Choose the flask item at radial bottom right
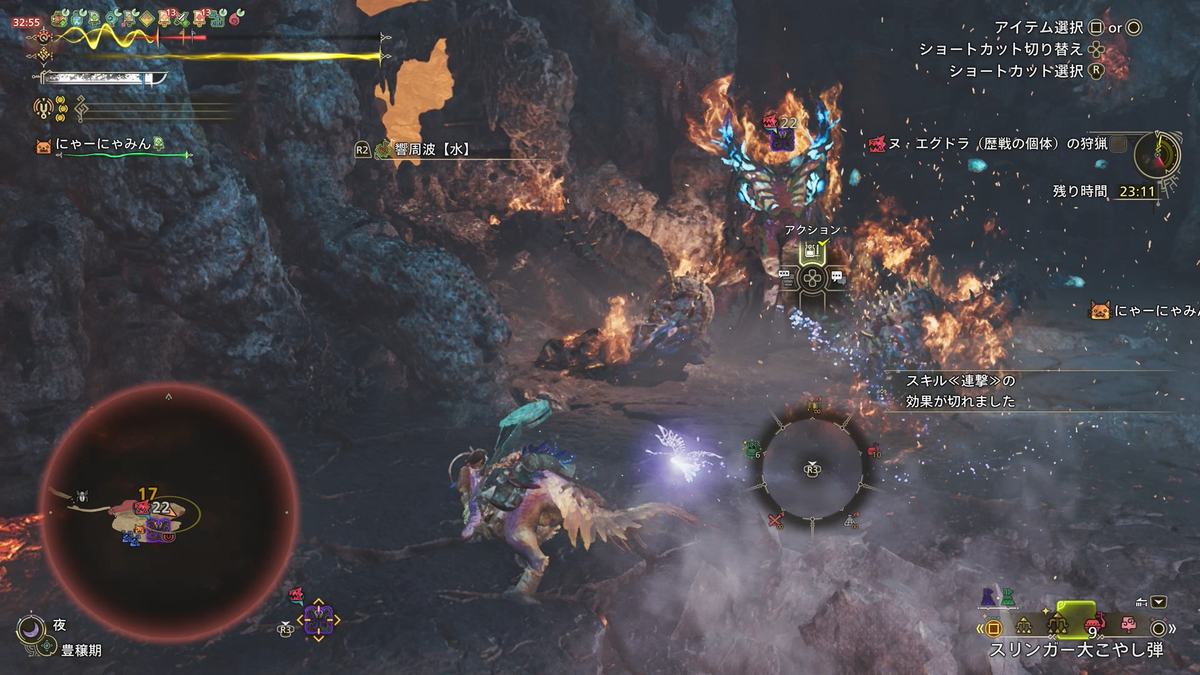The height and width of the screenshot is (675, 1200). click(851, 520)
